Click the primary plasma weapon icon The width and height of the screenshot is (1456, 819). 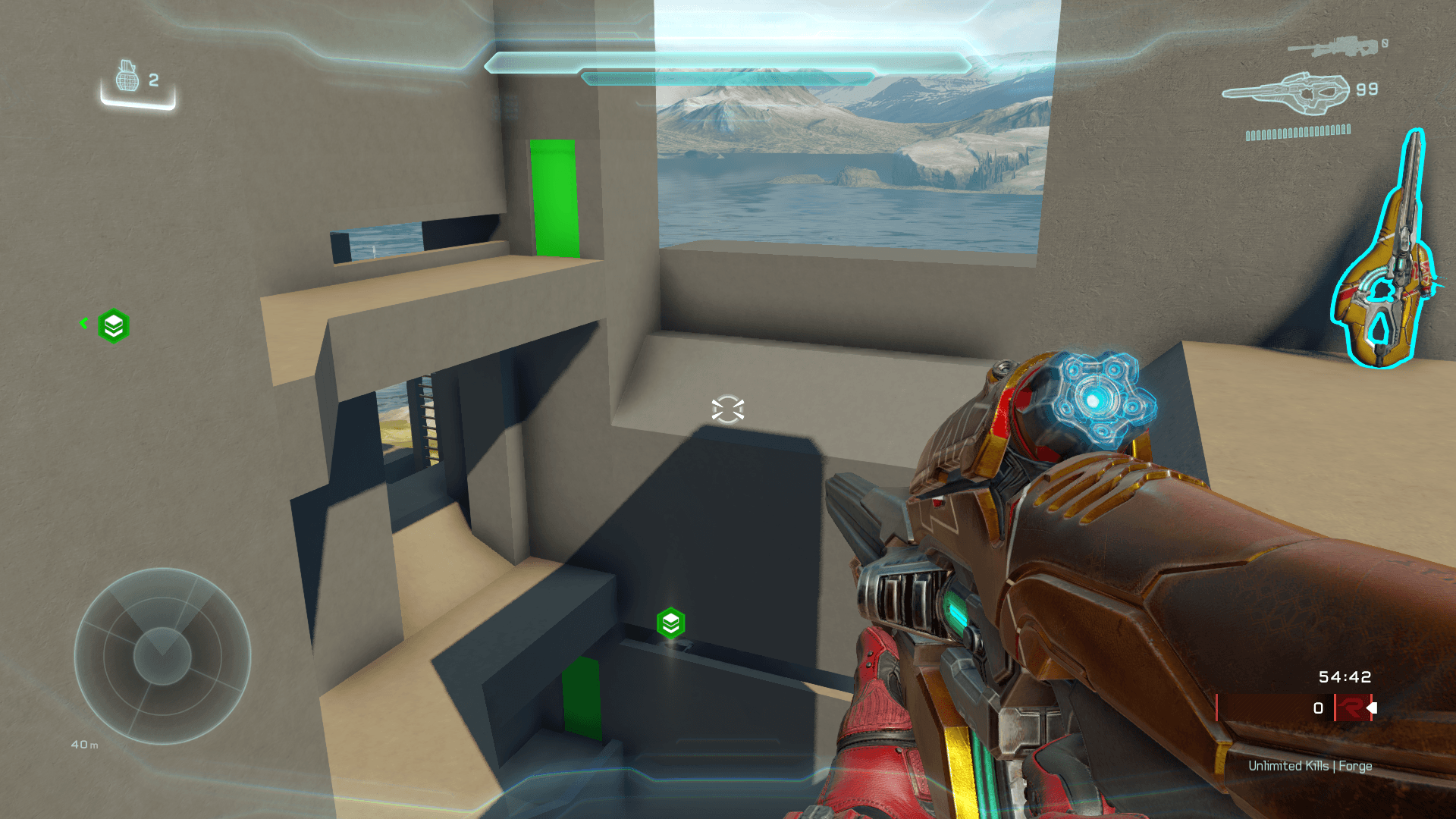tap(1287, 93)
